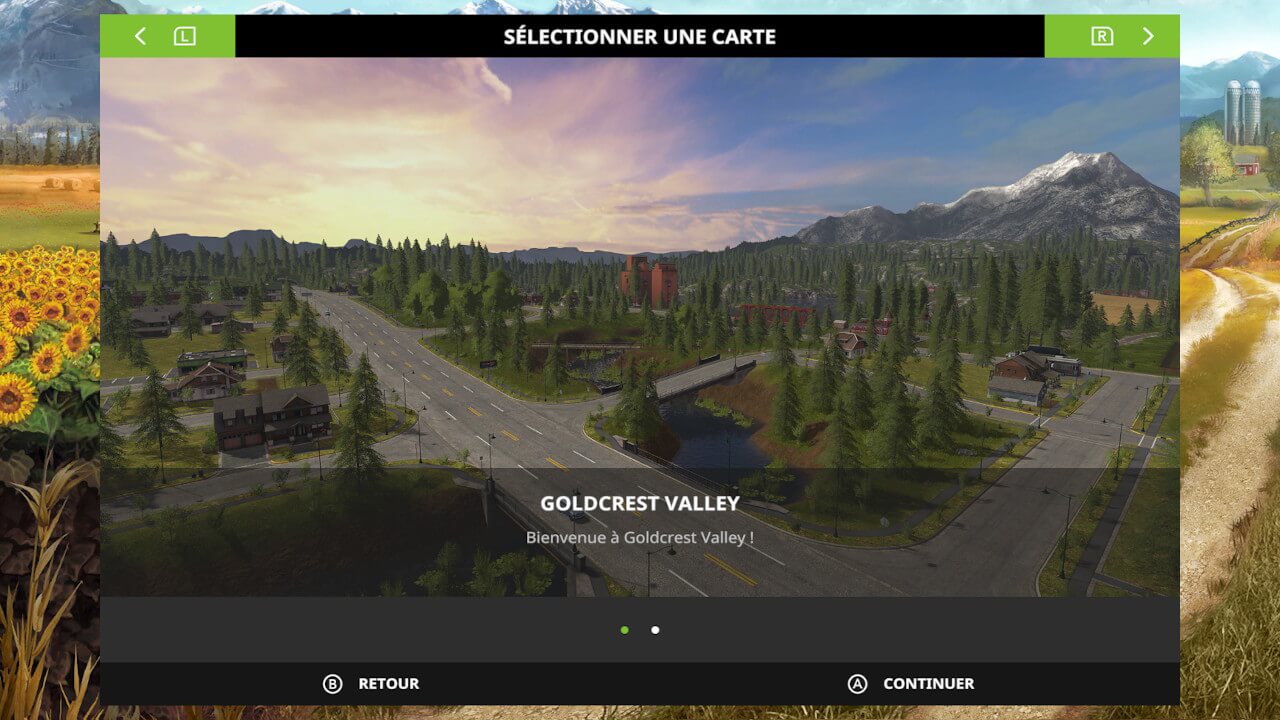Switch to the second map page dot
The image size is (1280, 720).
pos(655,630)
